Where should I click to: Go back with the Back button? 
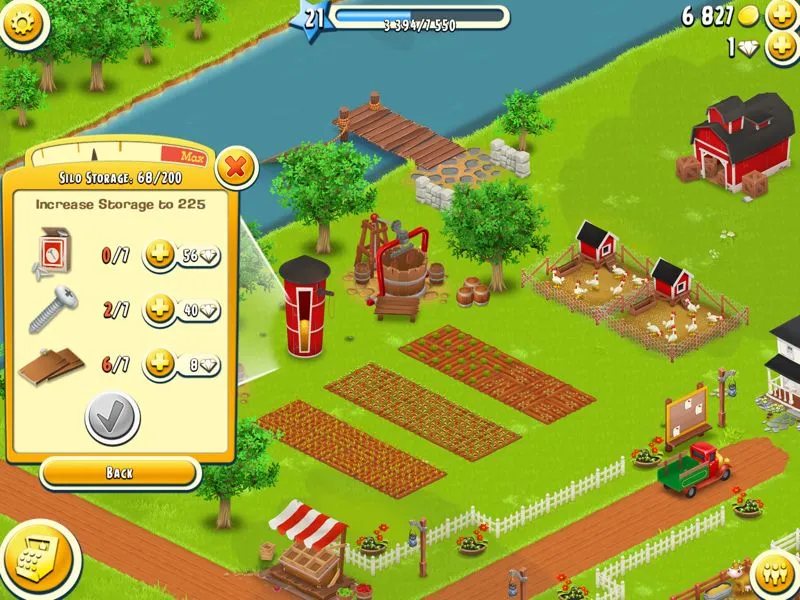coord(119,472)
